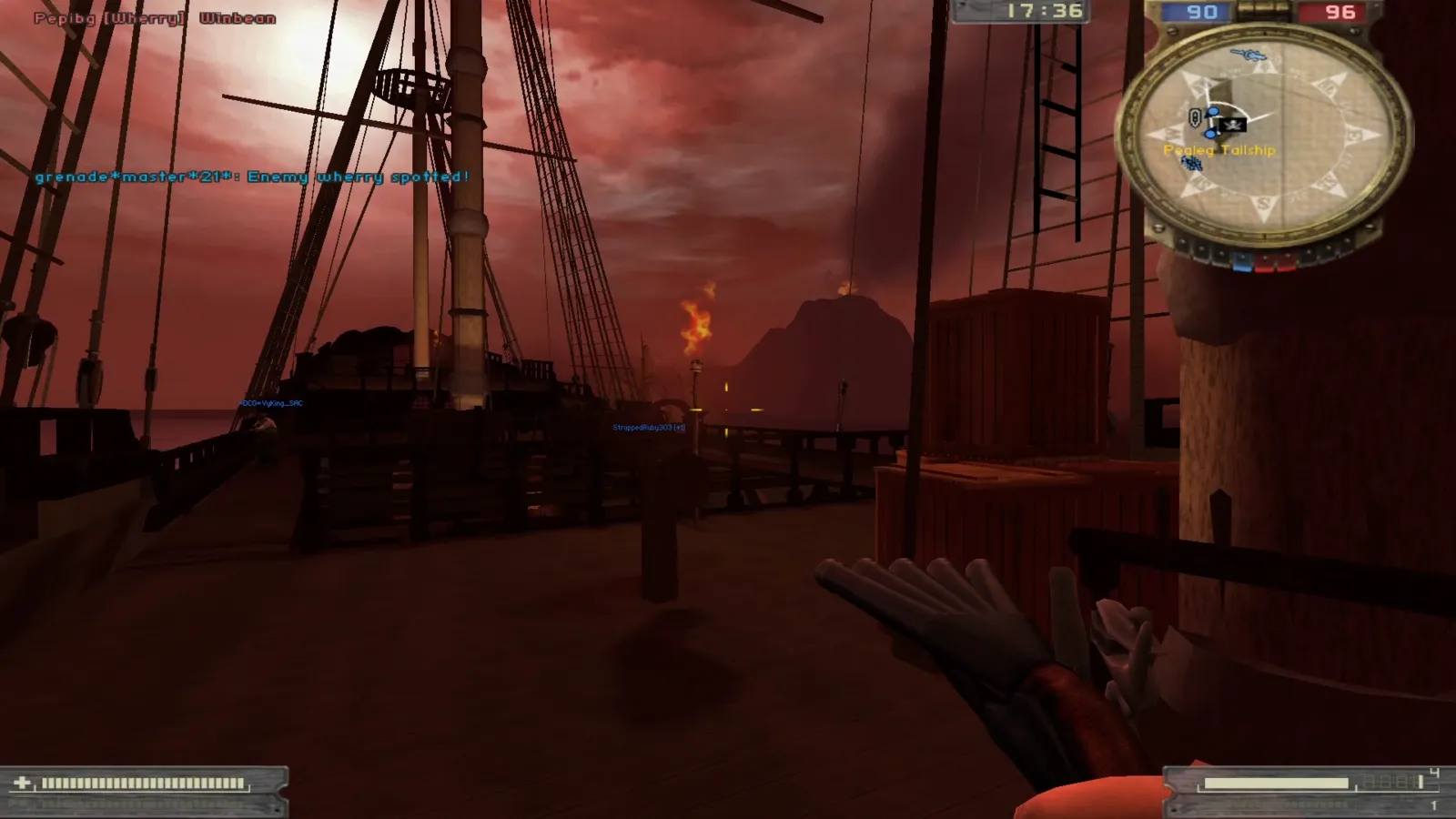Click the grenade*master*21 chat message
This screenshot has height=819, width=1456.
252,177
